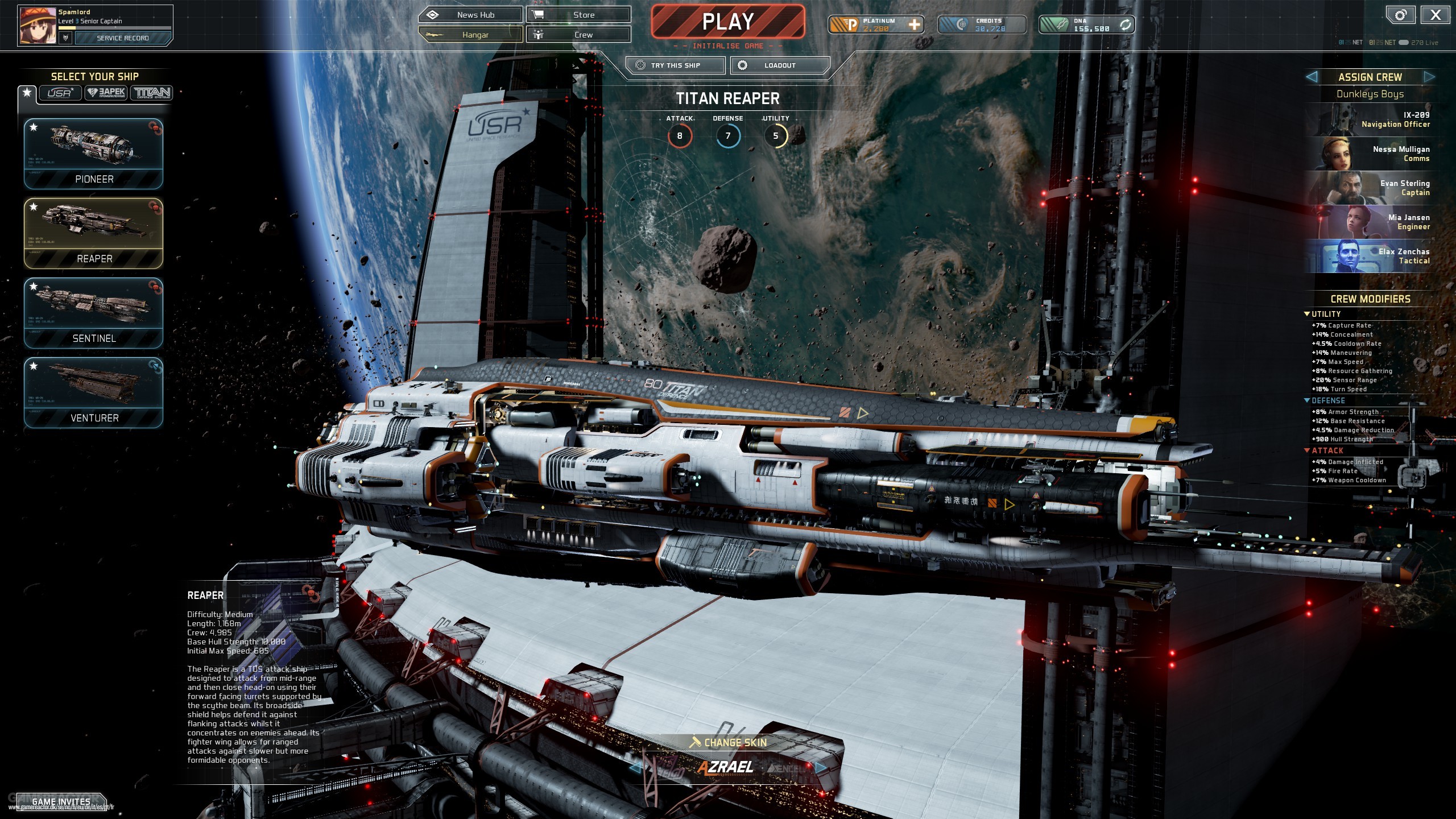The image size is (1456, 819).
Task: Click the DNA refresh conversion icon
Action: pos(1126,24)
